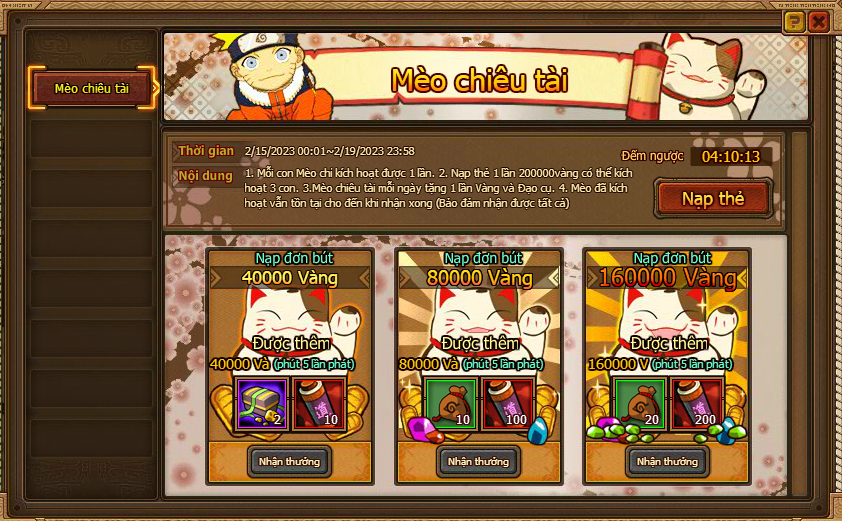The height and width of the screenshot is (521, 842).
Task: Inspect the red scroll with quantity 100
Action: click(508, 402)
